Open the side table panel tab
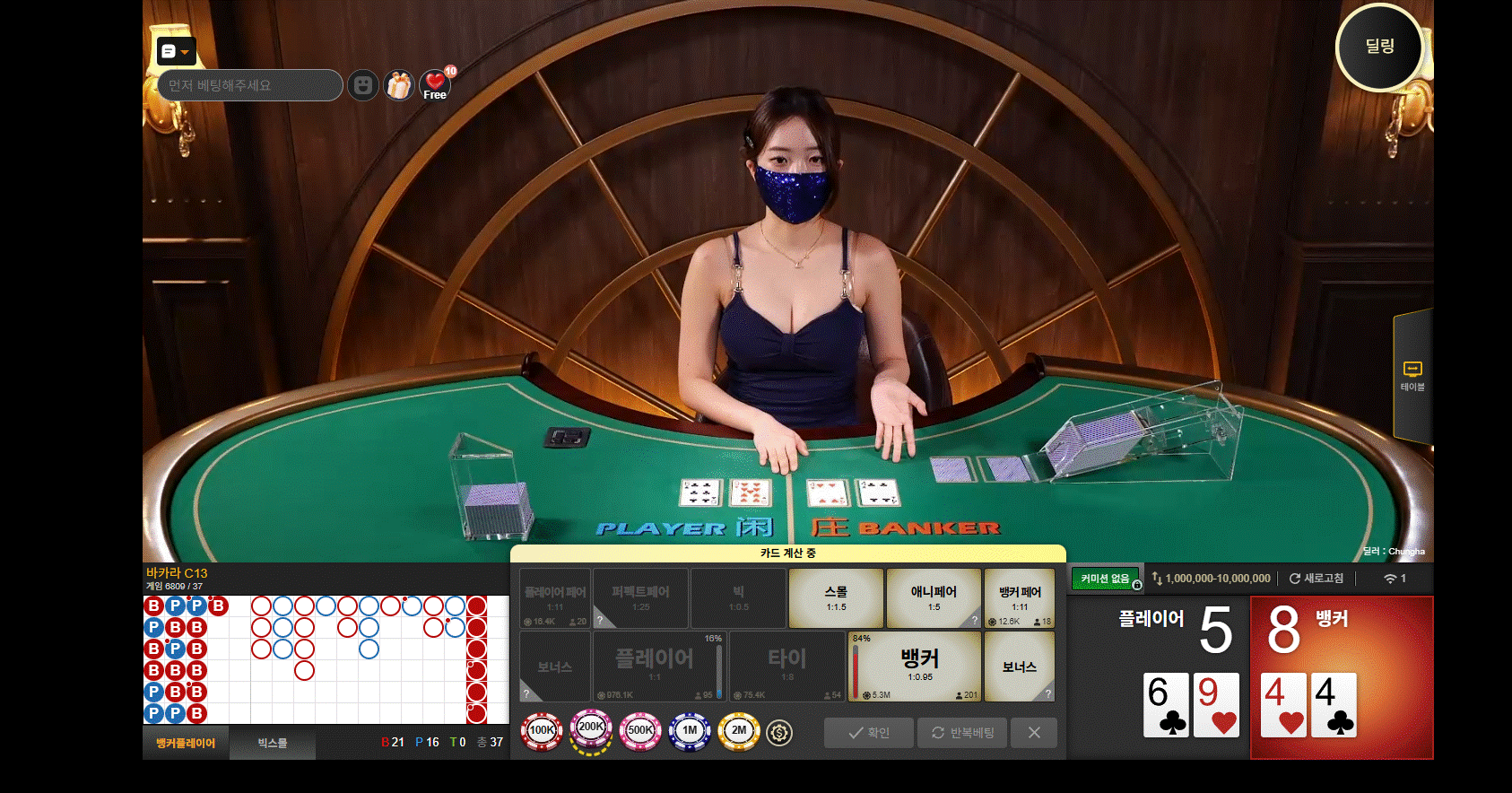 (x=1412, y=376)
